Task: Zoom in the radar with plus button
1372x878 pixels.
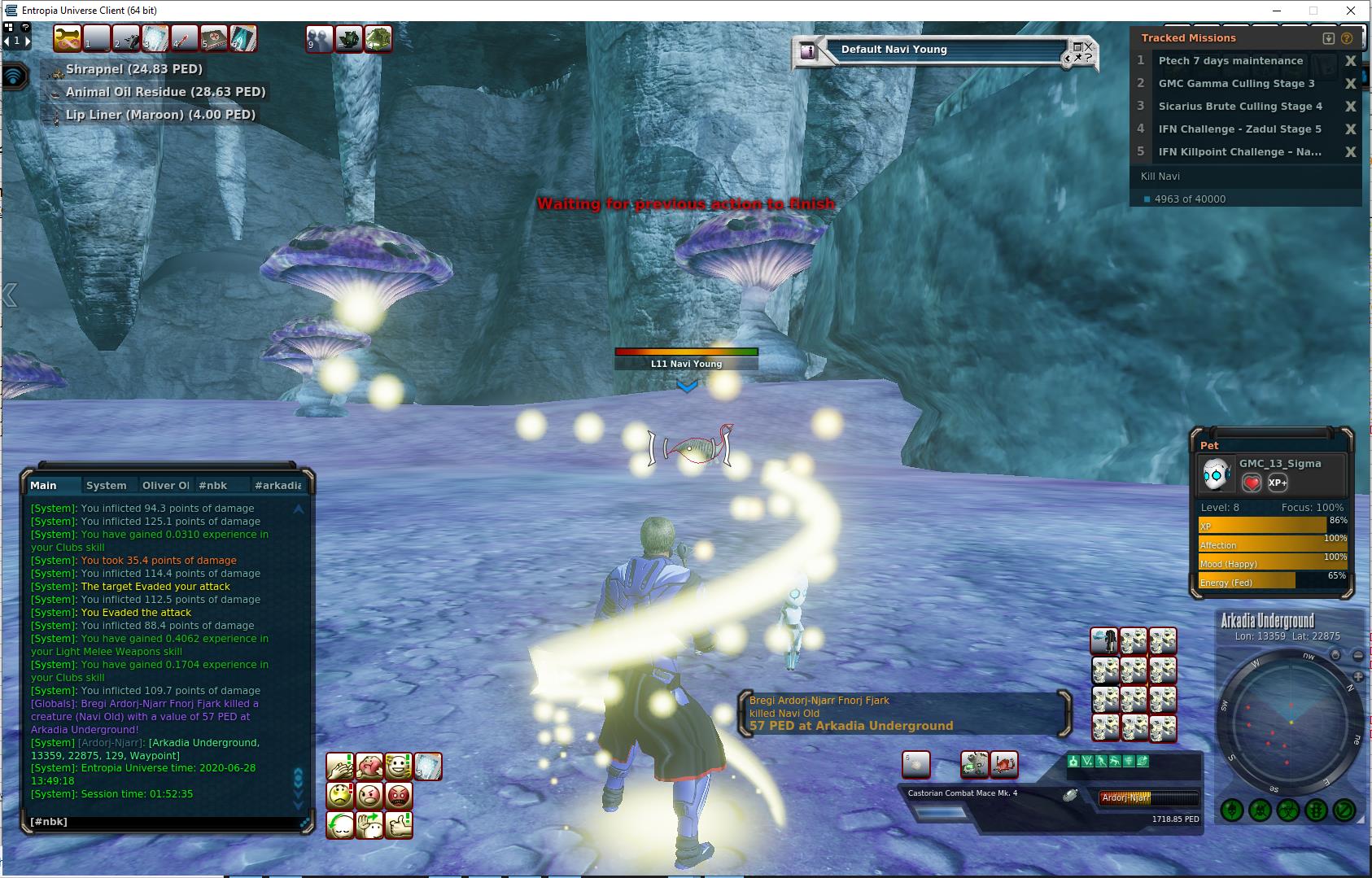Action: point(1358,676)
